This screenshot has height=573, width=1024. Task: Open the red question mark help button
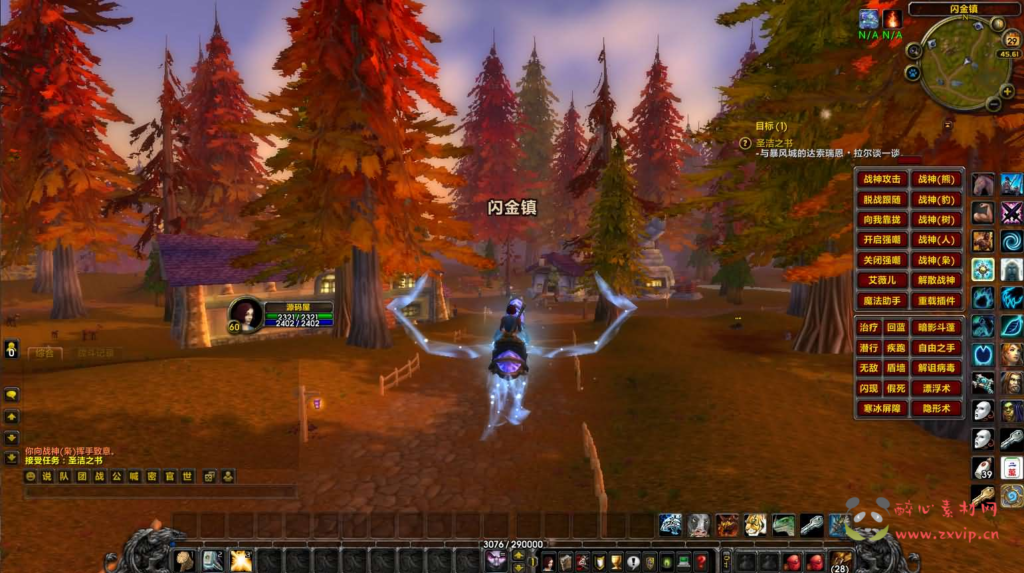(701, 562)
